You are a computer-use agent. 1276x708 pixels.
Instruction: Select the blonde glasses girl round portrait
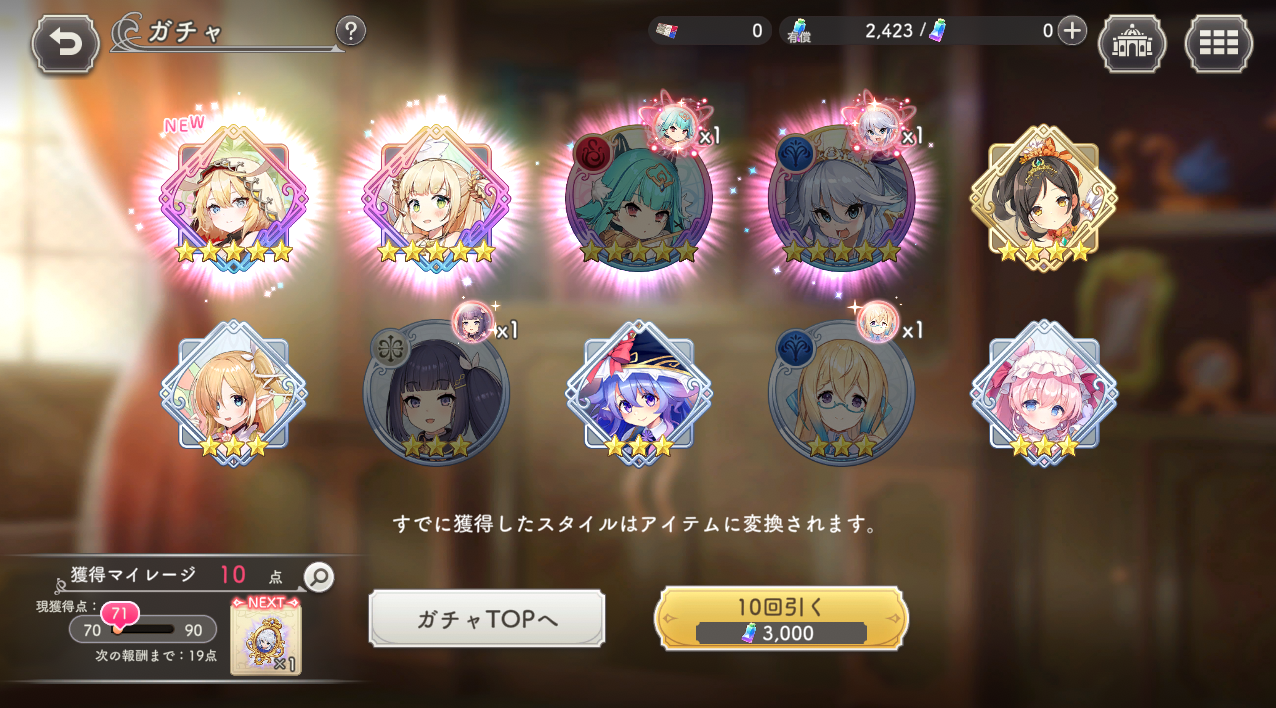tap(840, 393)
